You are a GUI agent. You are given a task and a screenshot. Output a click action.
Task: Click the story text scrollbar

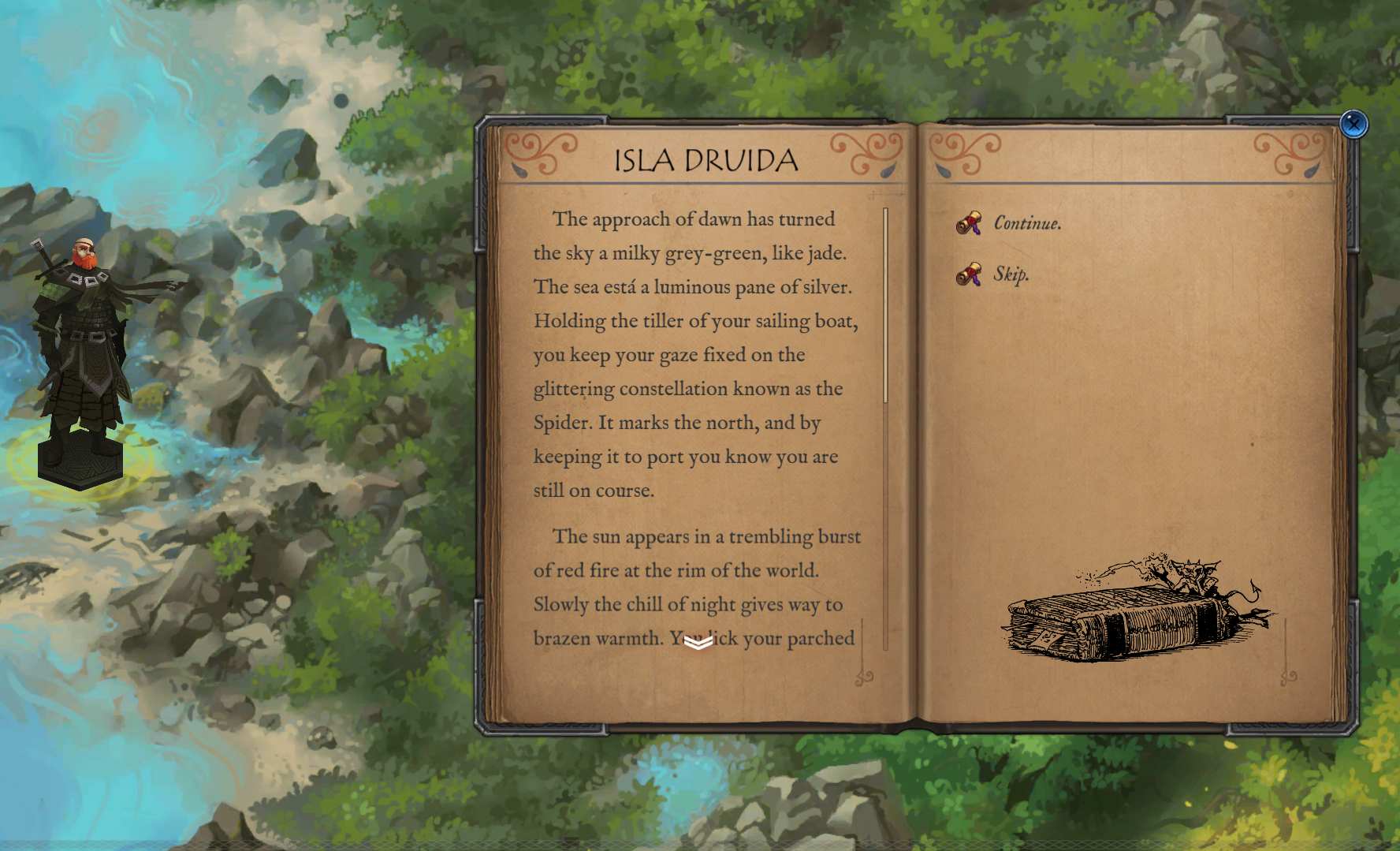[886, 308]
